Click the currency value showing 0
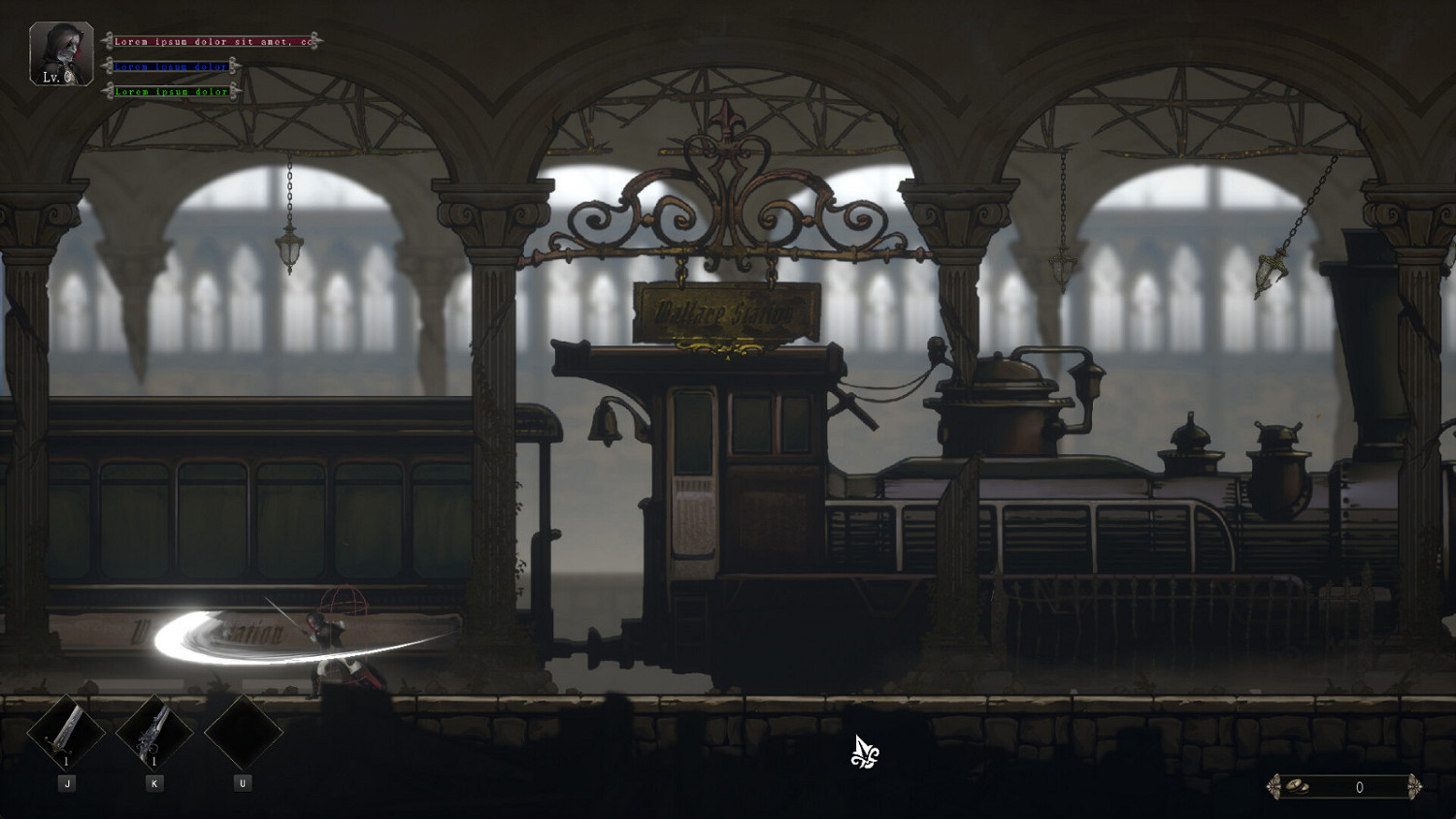 1361,786
